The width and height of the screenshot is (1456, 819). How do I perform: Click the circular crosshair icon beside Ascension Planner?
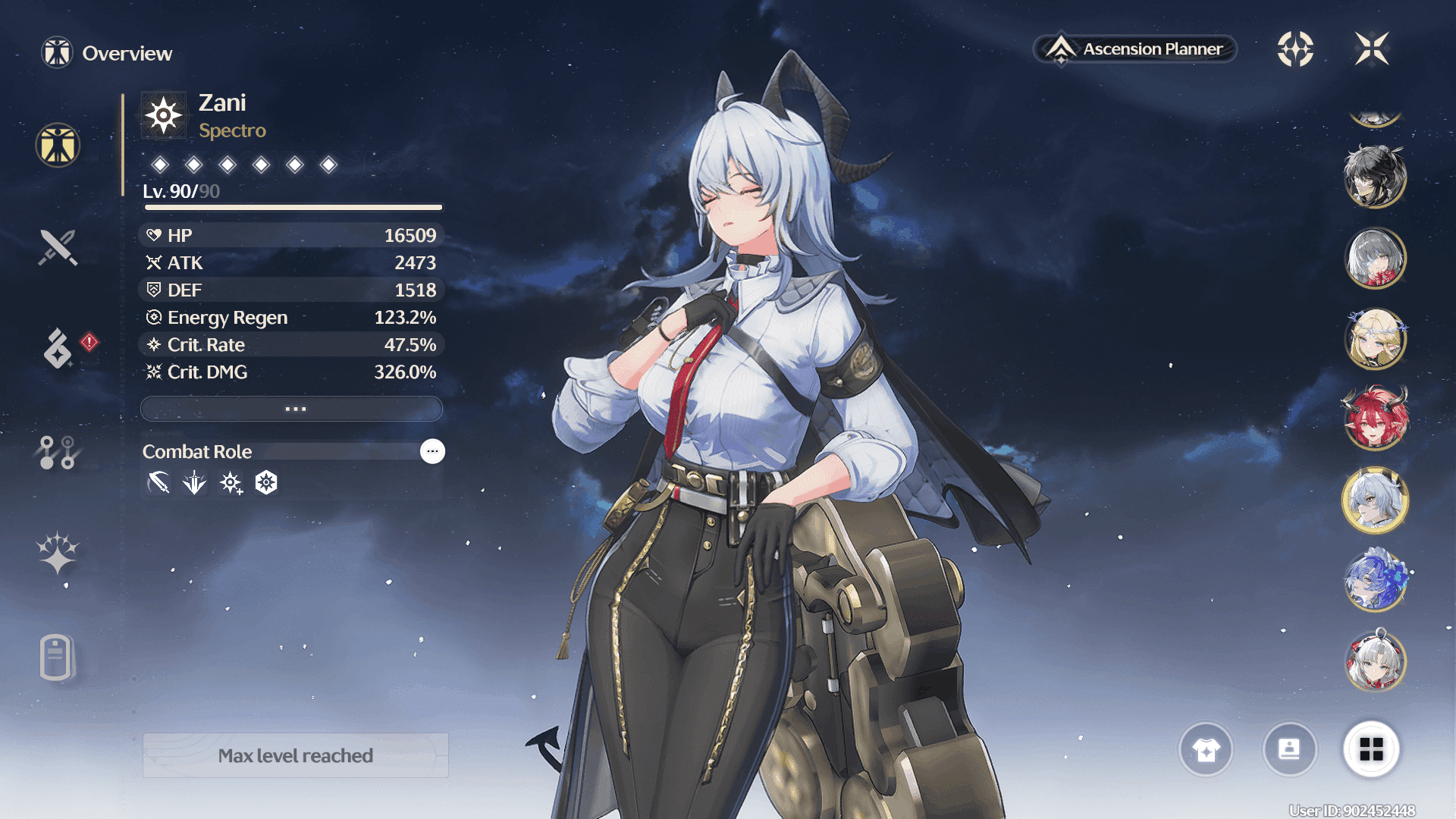pyautogui.click(x=1295, y=49)
